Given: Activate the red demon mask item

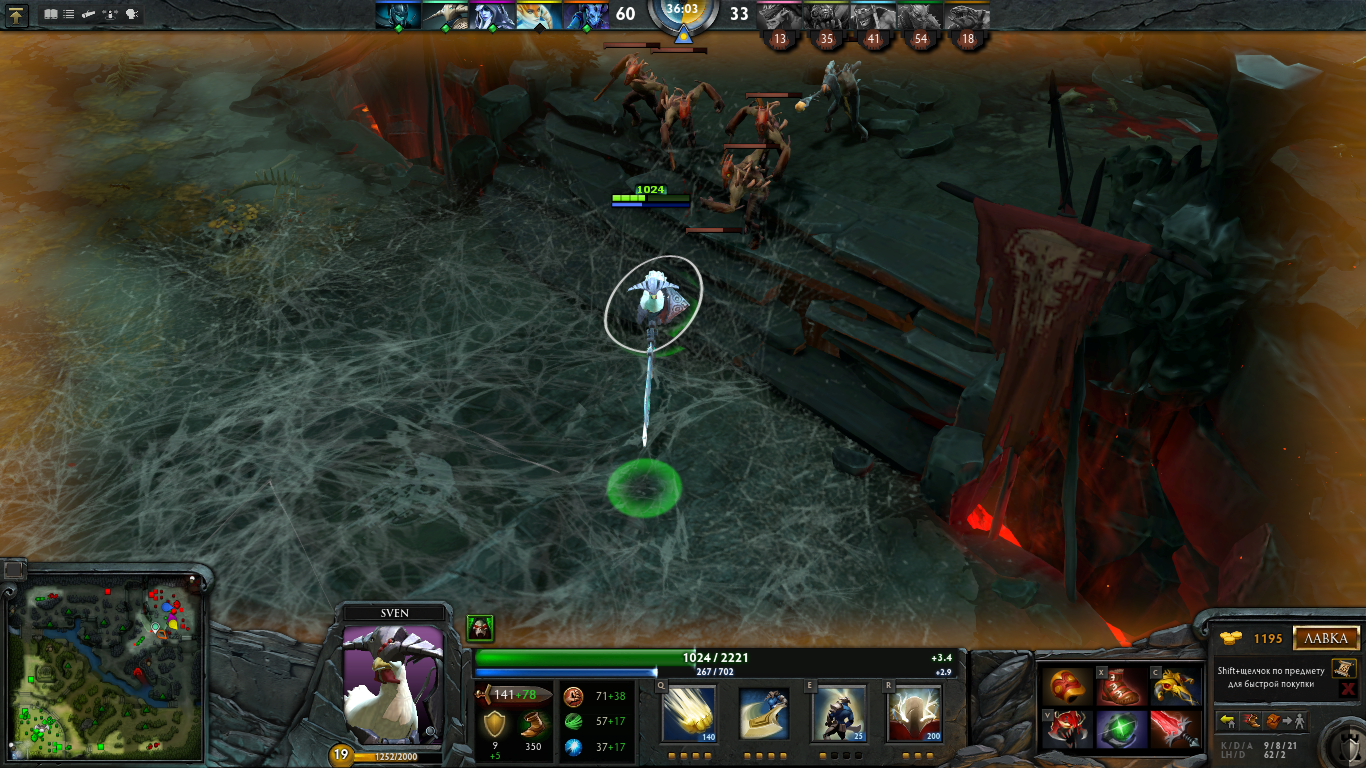Looking at the screenshot, I should [x=1064, y=730].
